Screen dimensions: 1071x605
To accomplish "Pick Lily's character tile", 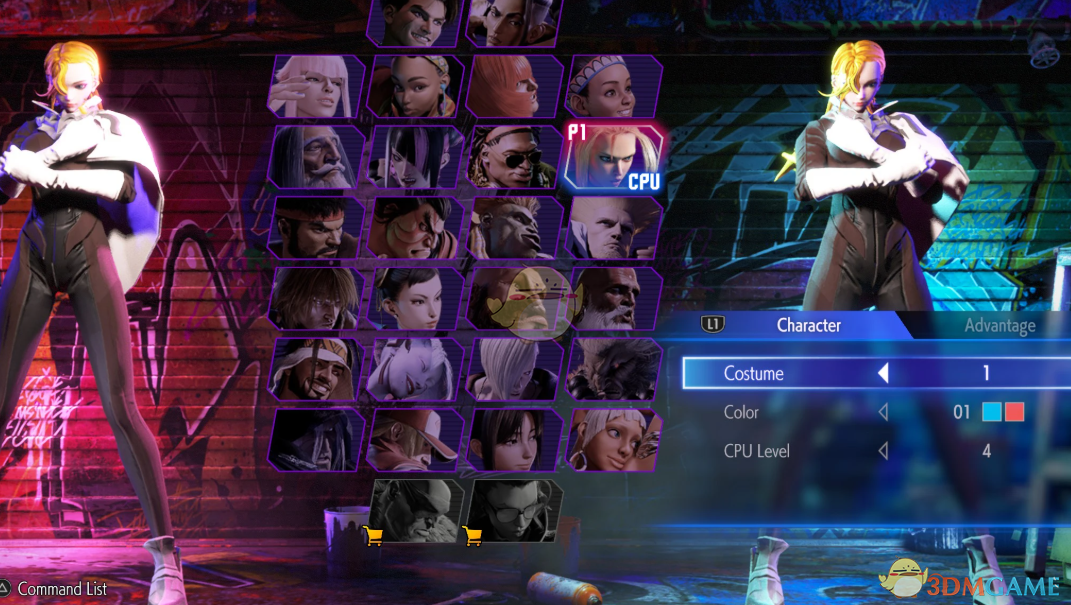I will point(614,86).
